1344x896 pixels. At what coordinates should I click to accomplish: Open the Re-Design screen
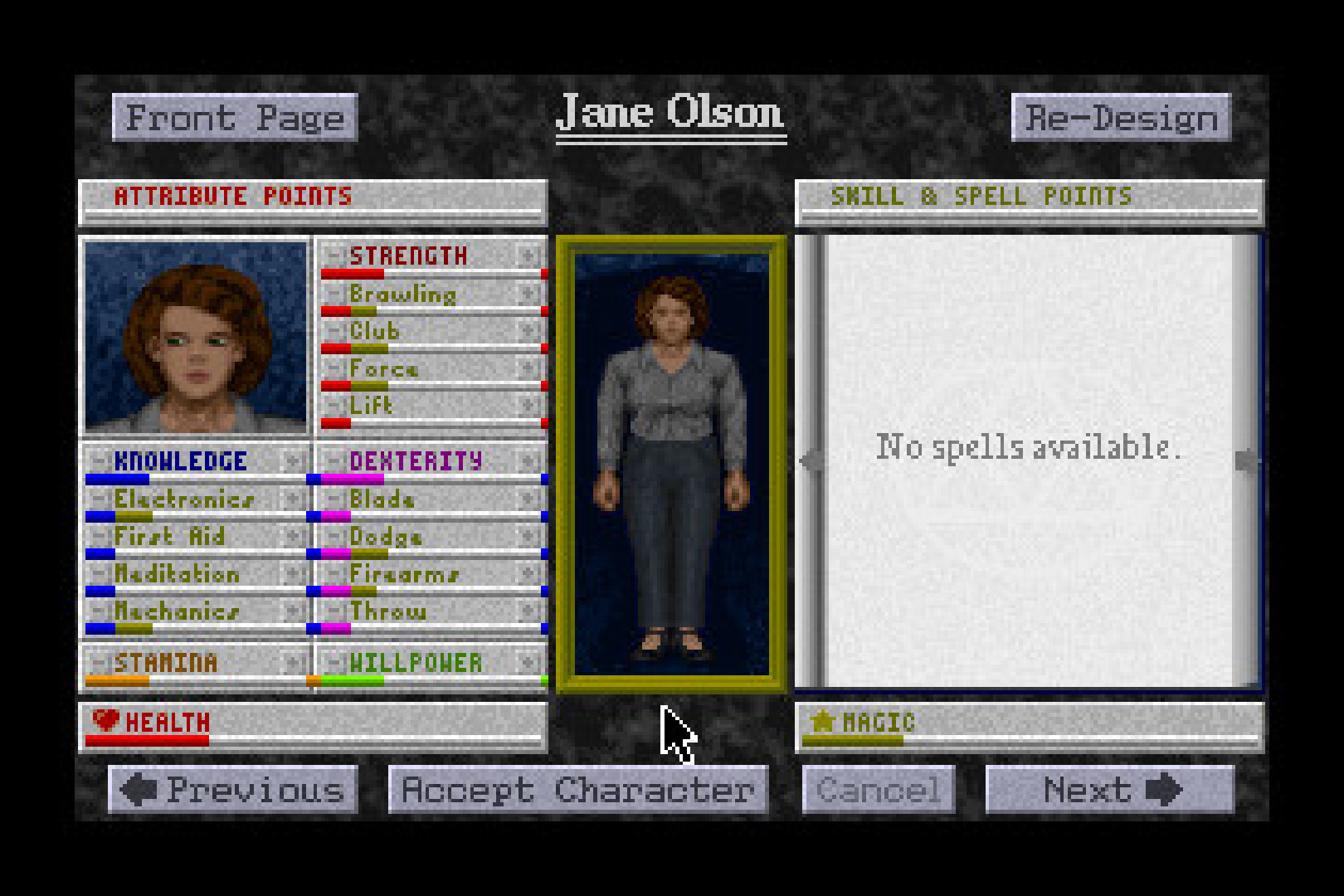[x=1122, y=117]
